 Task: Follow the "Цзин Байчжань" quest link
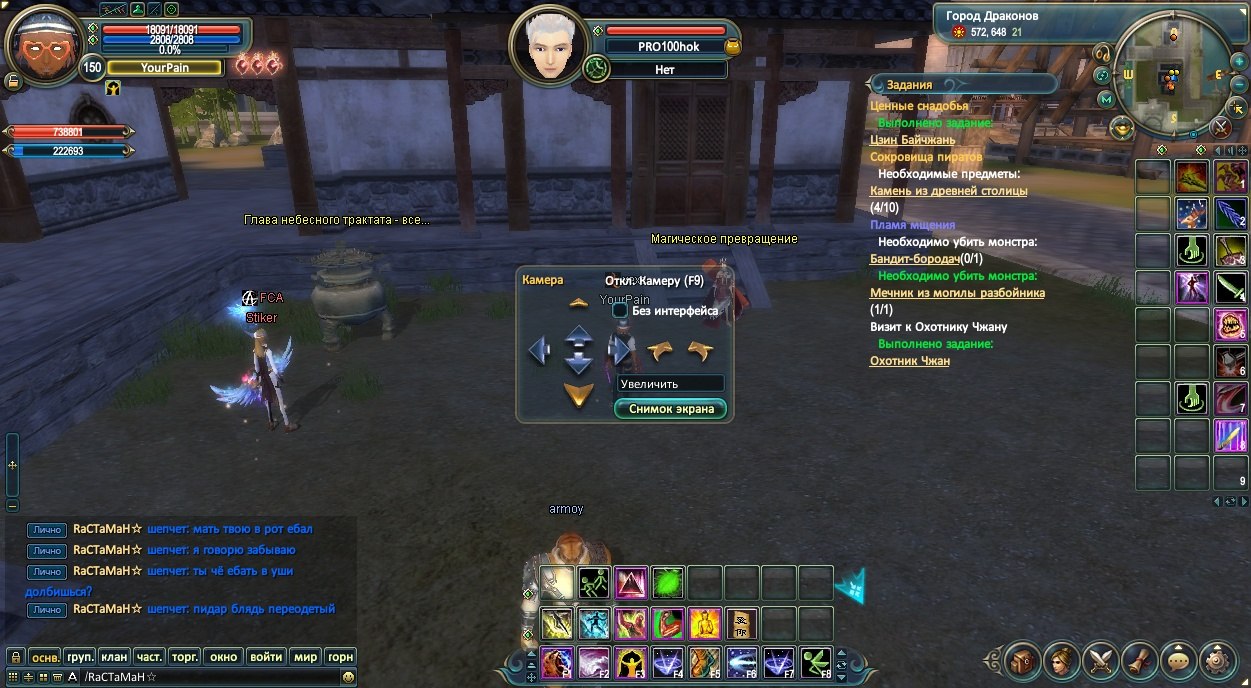pos(912,140)
